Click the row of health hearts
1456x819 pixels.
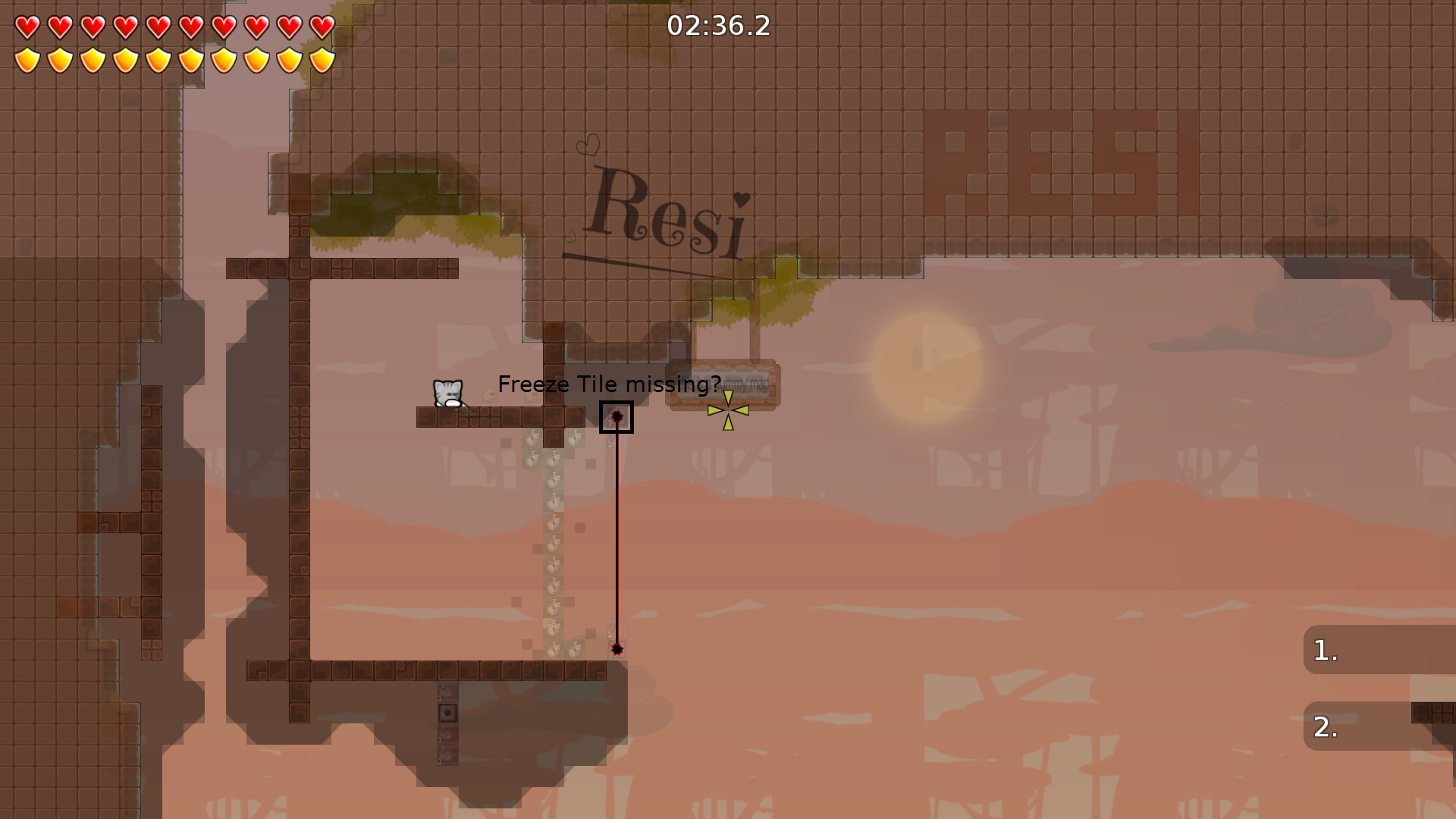[174, 29]
